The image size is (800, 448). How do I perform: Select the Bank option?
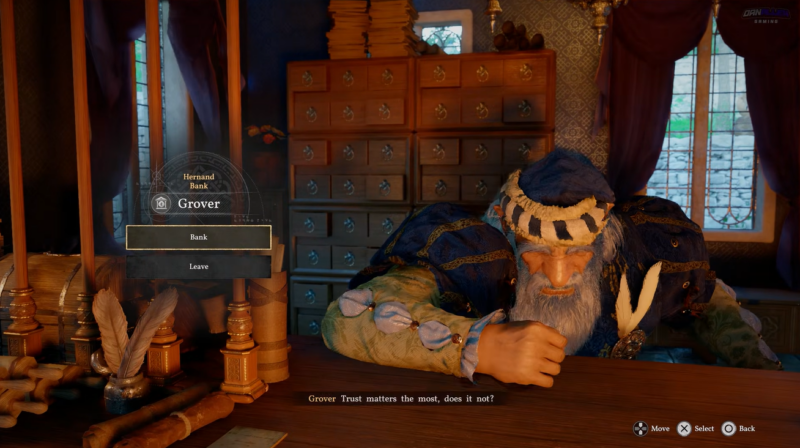coord(198,237)
